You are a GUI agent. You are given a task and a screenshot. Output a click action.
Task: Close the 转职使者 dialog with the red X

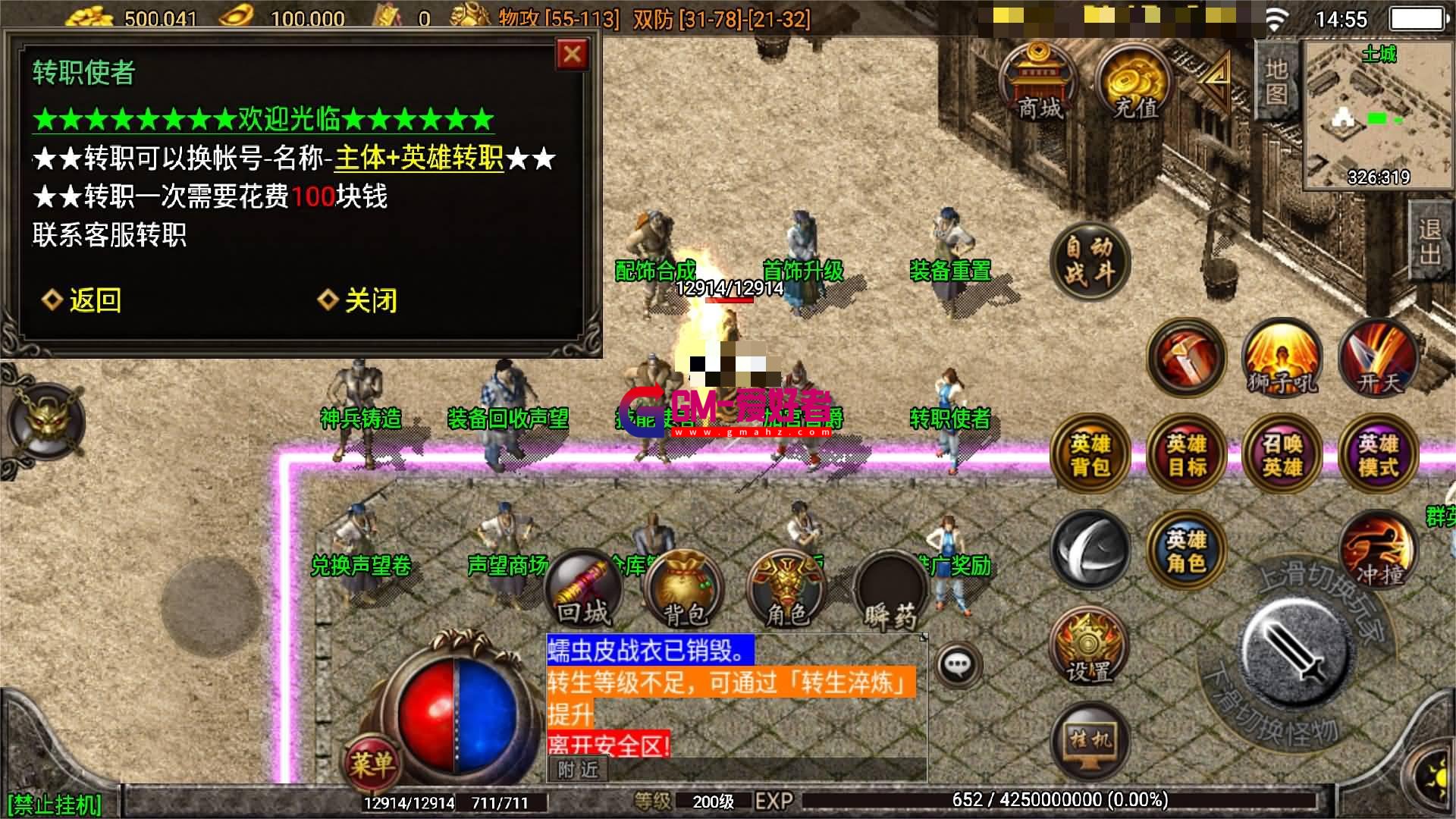coord(572,55)
